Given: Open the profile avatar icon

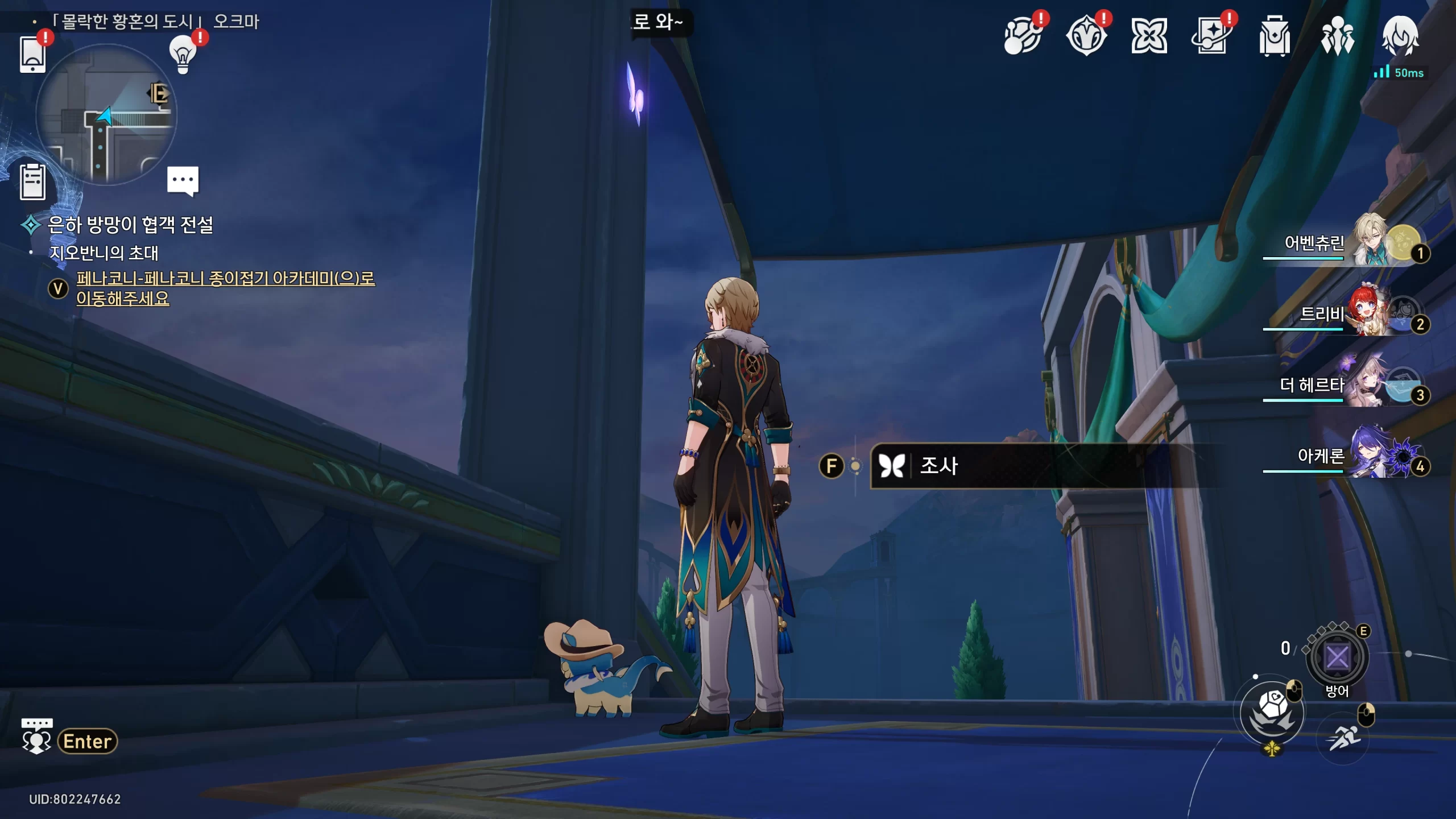Looking at the screenshot, I should click(x=1400, y=36).
